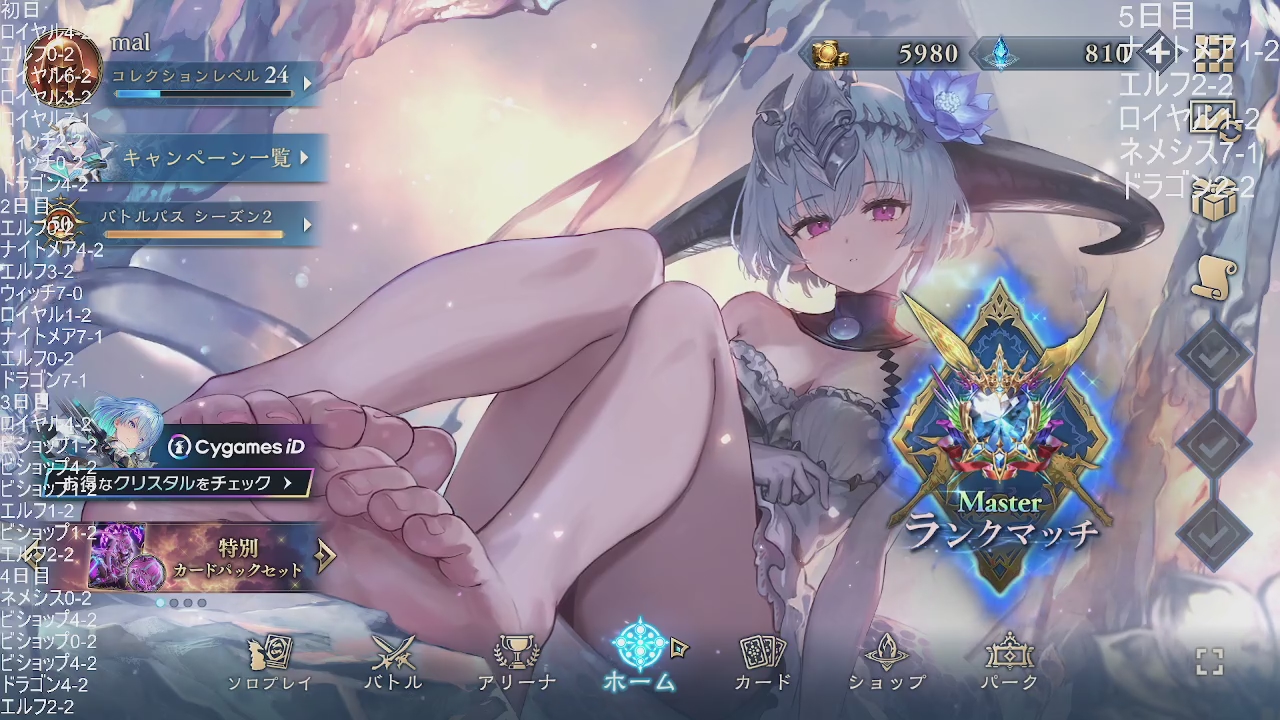Open the ショップ shop tab
The width and height of the screenshot is (1280, 720).
(x=886, y=664)
